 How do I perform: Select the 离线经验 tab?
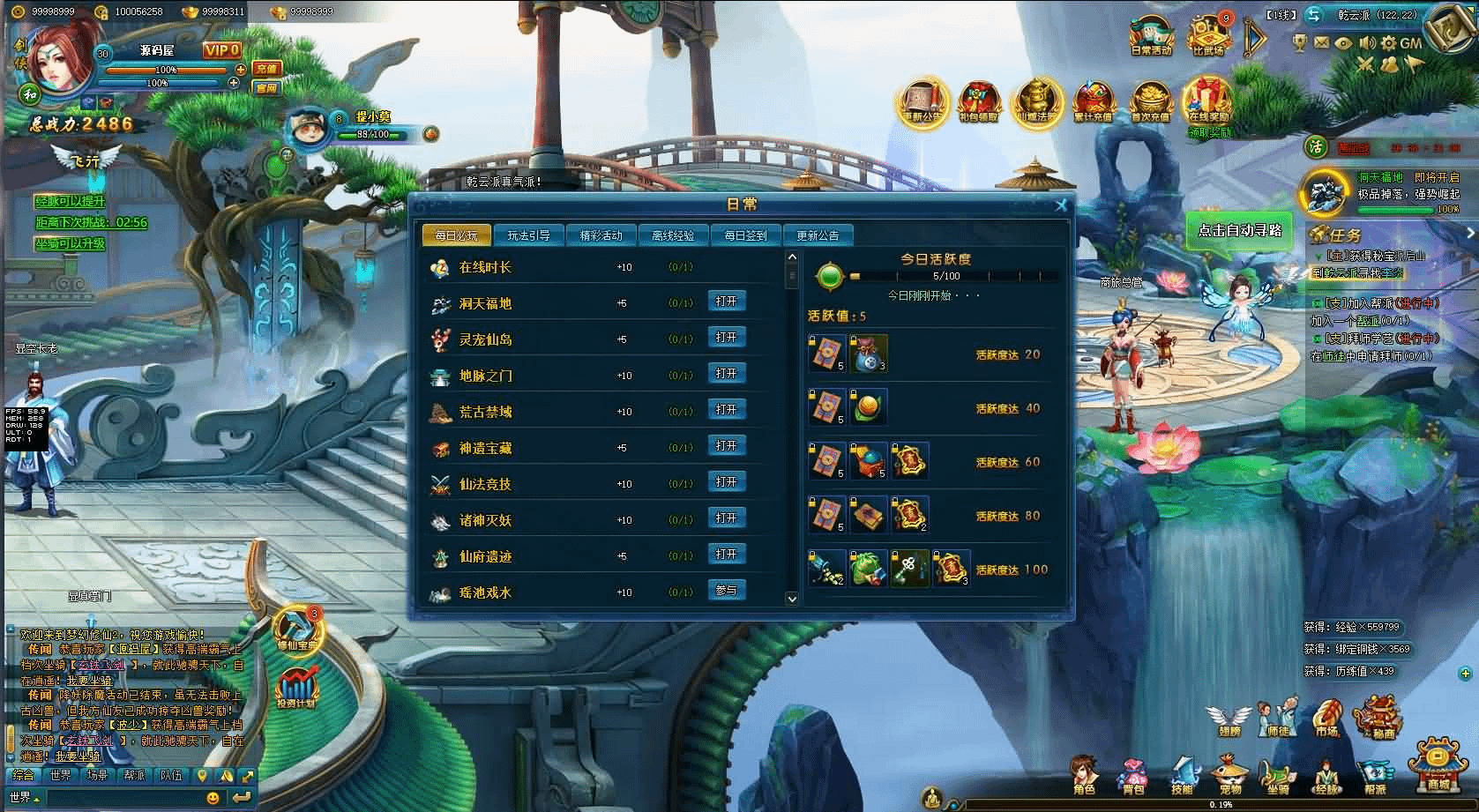coord(673,235)
